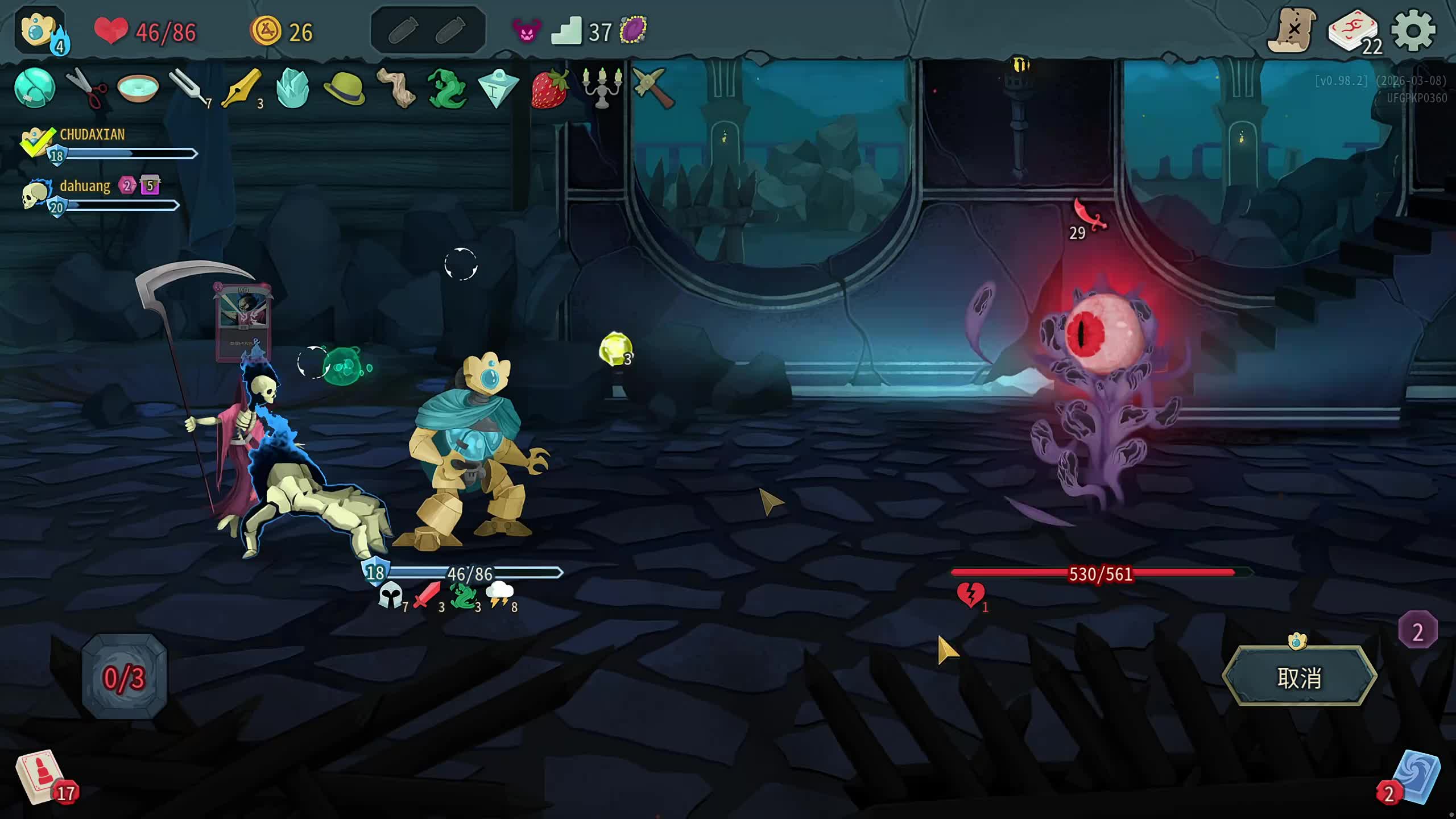Image resolution: width=1456 pixels, height=819 pixels.
Task: Inspect the green serpent relic
Action: pyautogui.click(x=447, y=88)
